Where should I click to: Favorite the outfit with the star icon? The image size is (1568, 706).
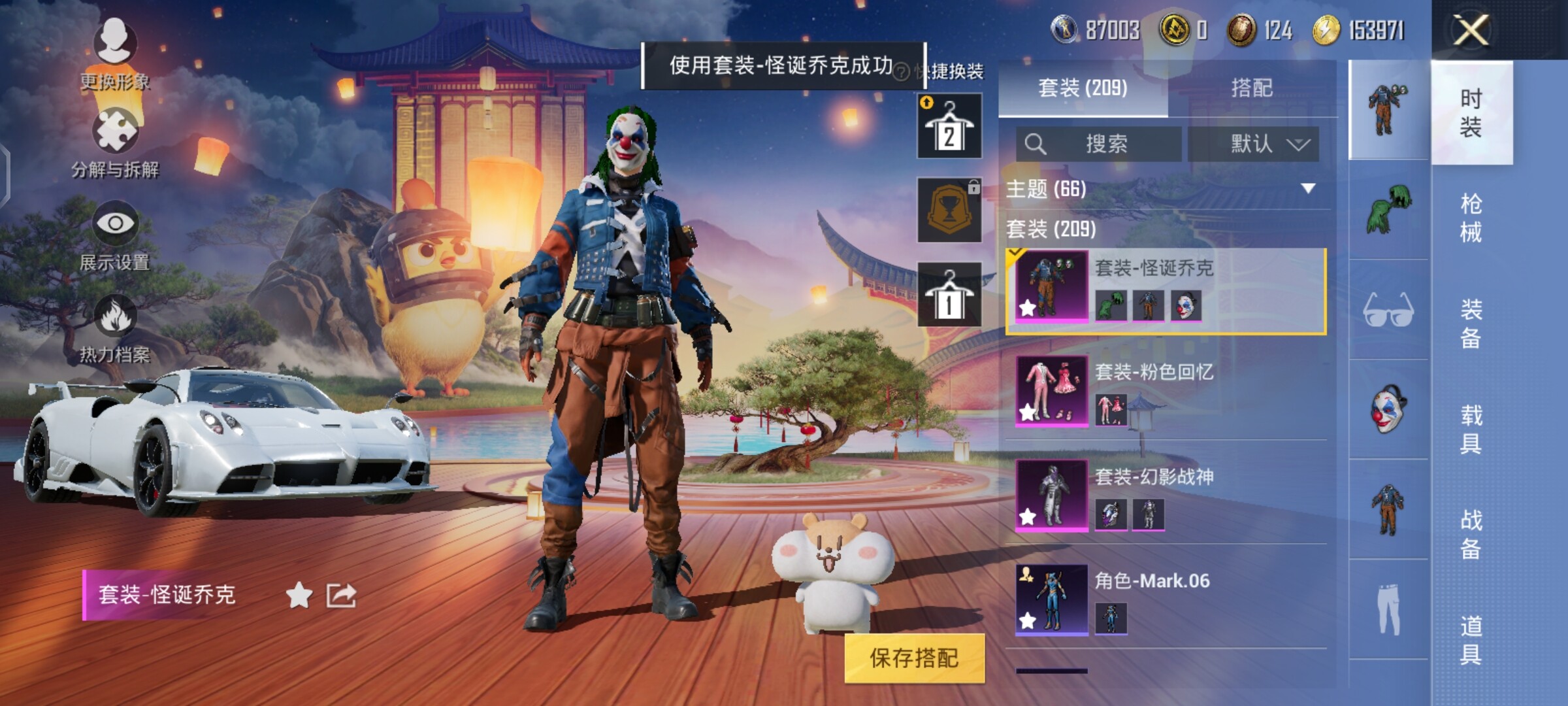pyautogui.click(x=299, y=596)
